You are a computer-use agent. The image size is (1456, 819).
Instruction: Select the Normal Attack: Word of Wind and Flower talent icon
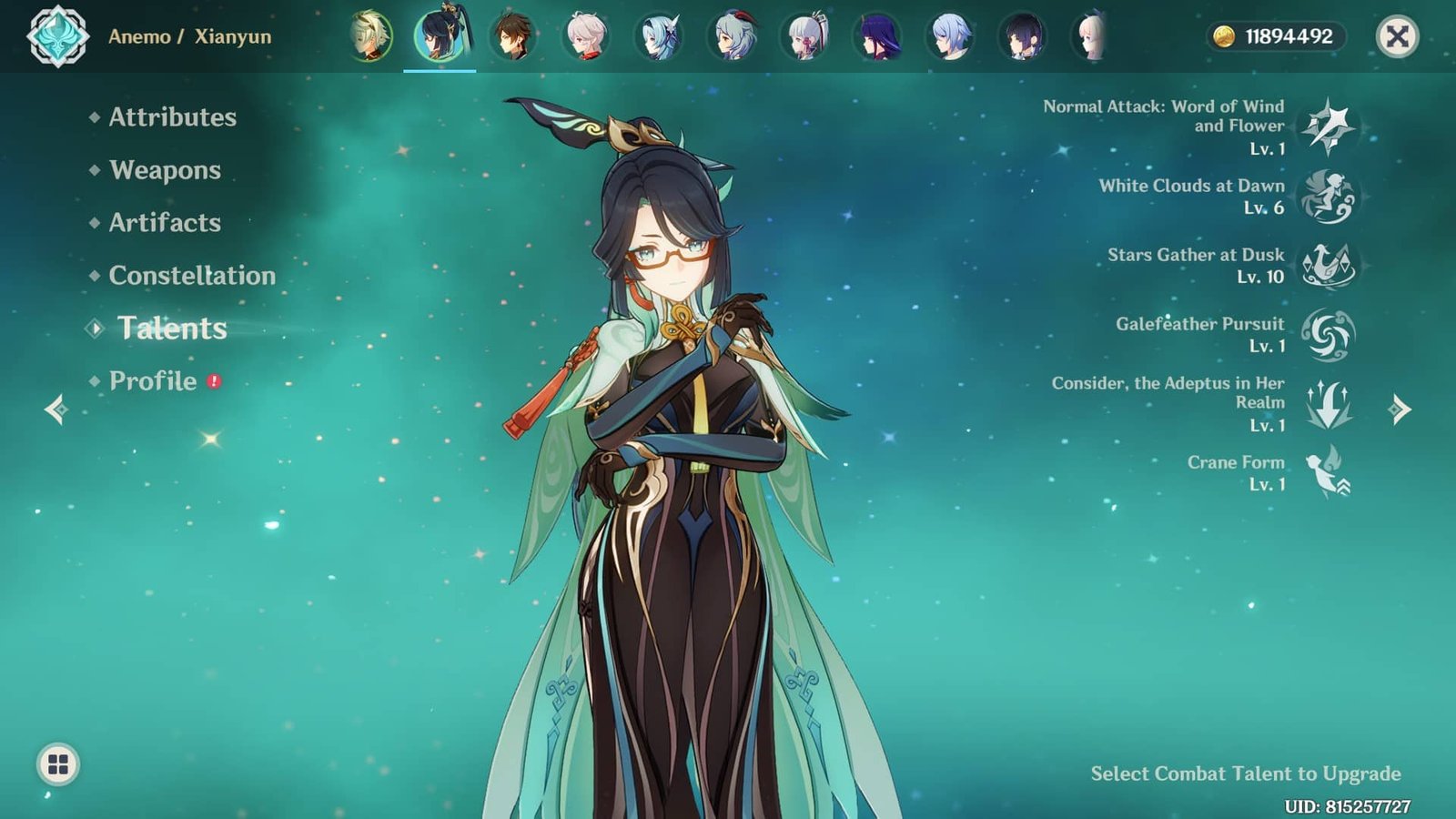pyautogui.click(x=1328, y=127)
